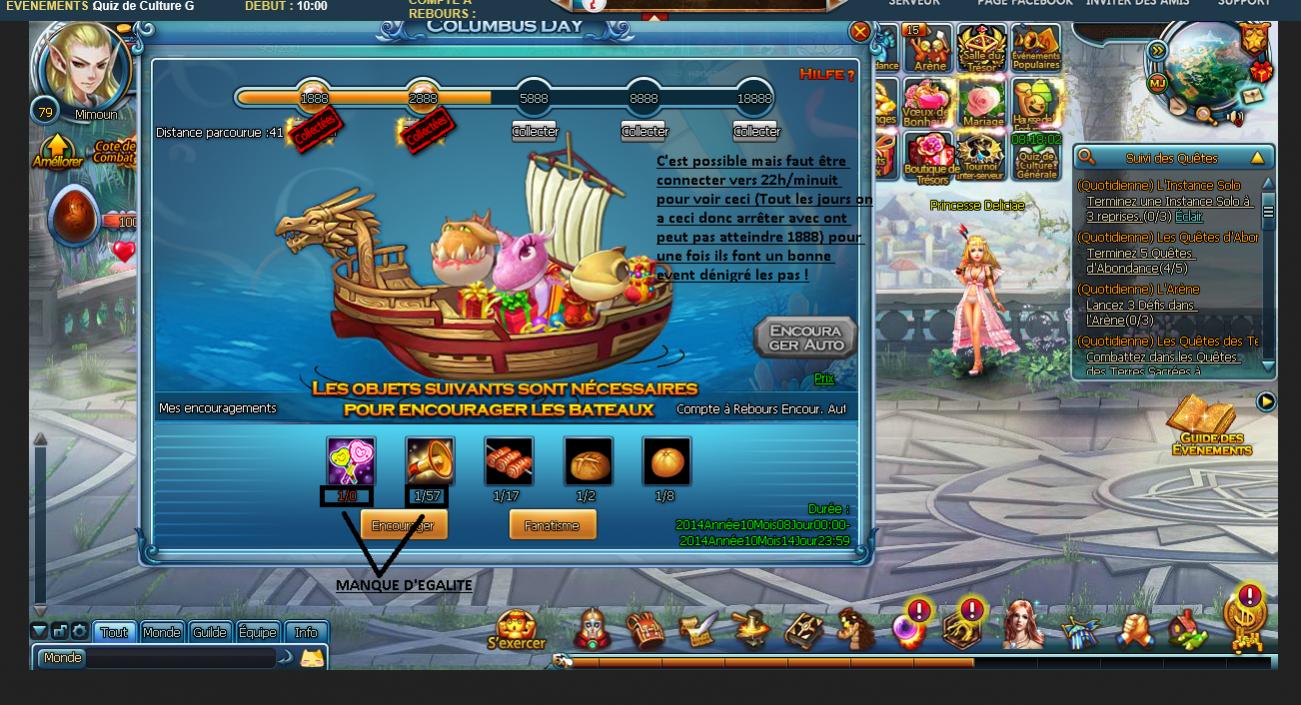This screenshot has height=705, width=1301.
Task: Switch to the Monde chat tab
Action: (x=161, y=632)
